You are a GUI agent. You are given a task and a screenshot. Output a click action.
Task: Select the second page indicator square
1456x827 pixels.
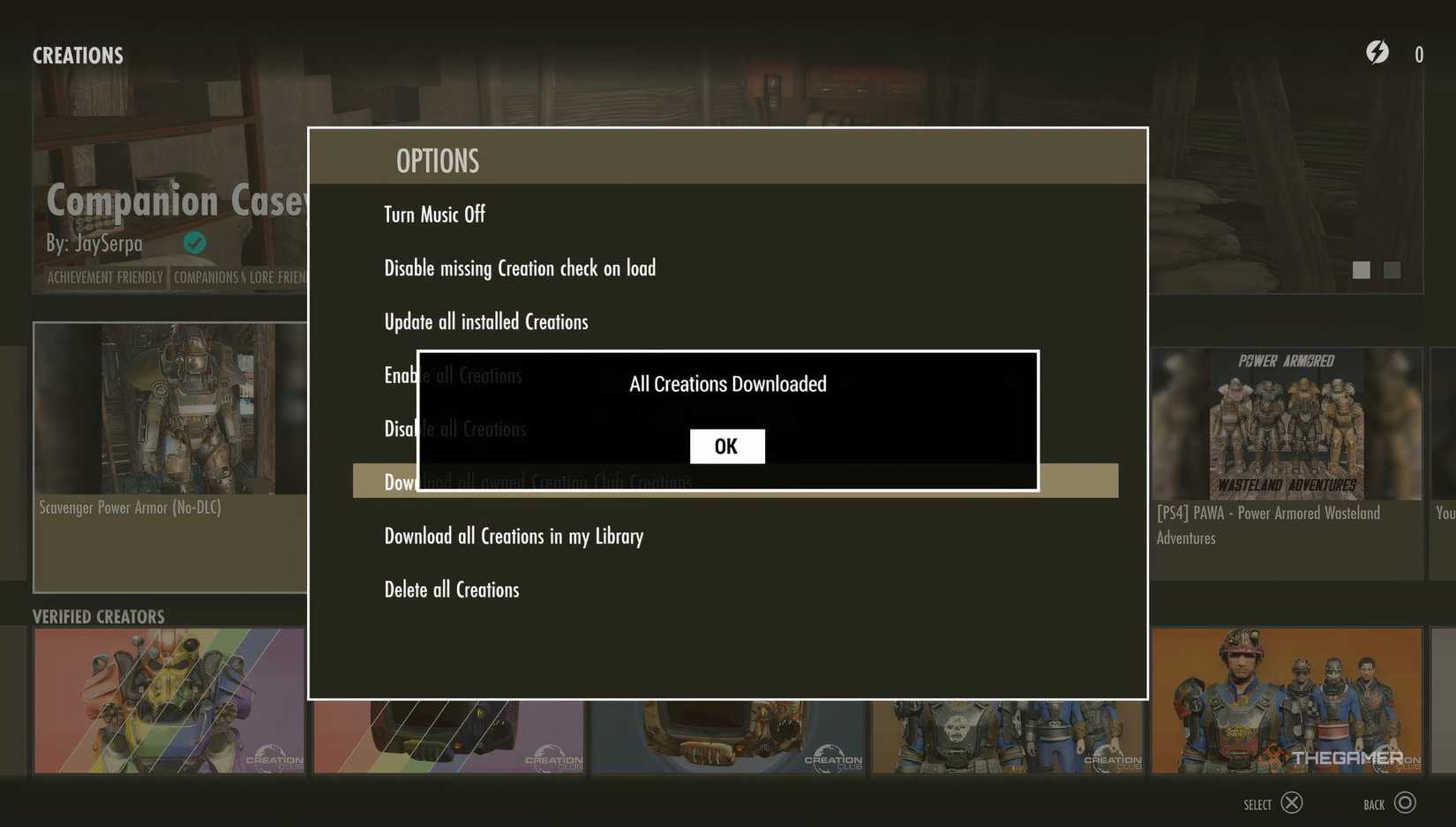[1392, 270]
